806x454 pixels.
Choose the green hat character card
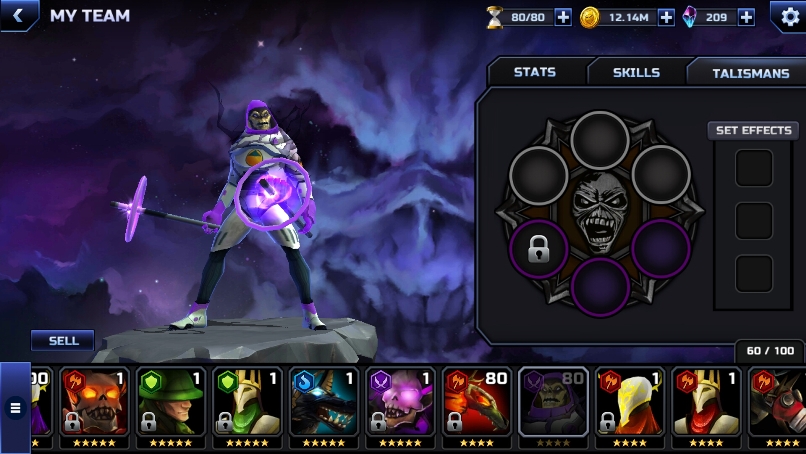[x=169, y=403]
